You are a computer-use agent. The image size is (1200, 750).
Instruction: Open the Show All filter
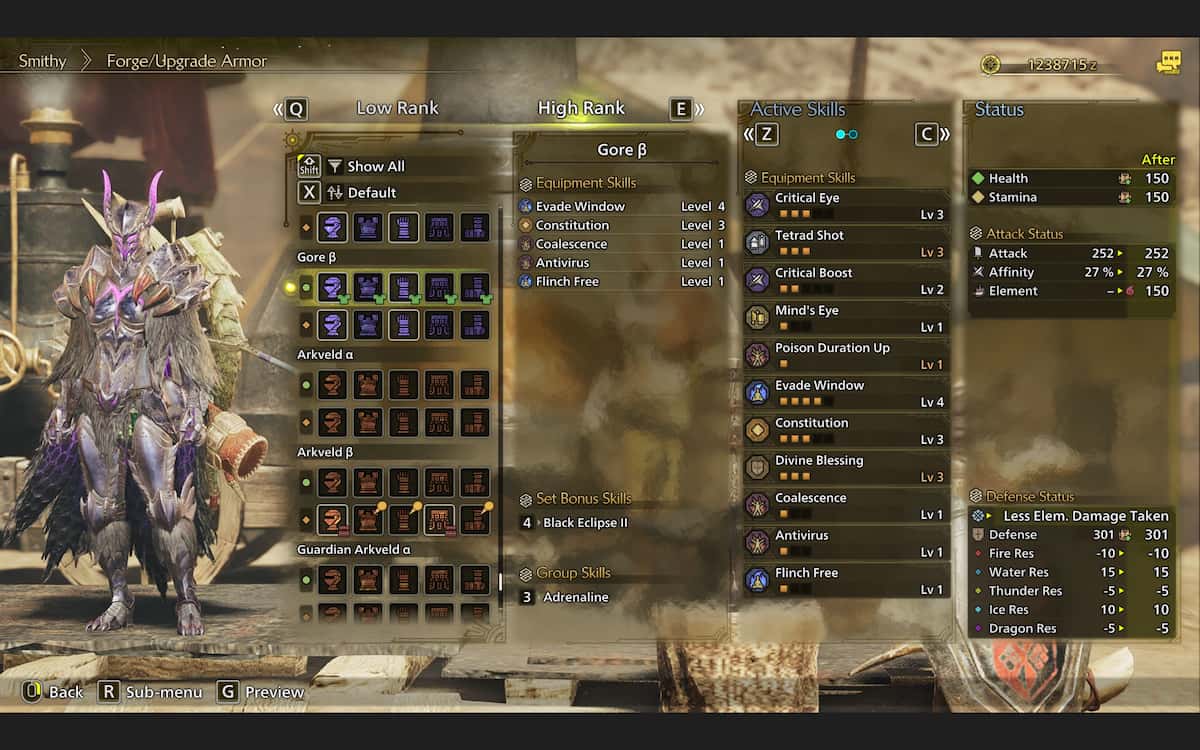click(375, 166)
